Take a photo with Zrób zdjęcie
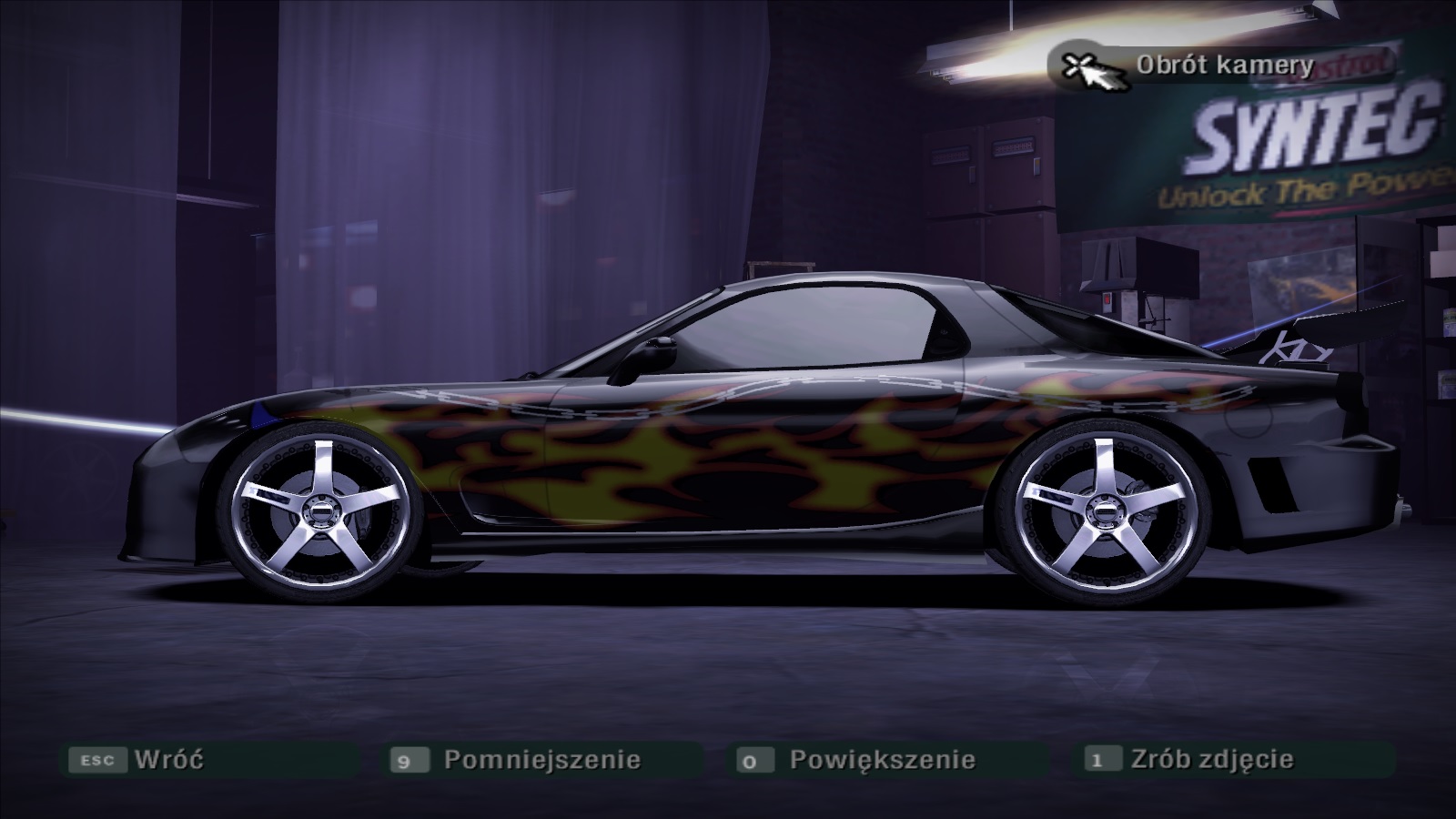Viewport: 1456px width, 819px height. 1211,759
